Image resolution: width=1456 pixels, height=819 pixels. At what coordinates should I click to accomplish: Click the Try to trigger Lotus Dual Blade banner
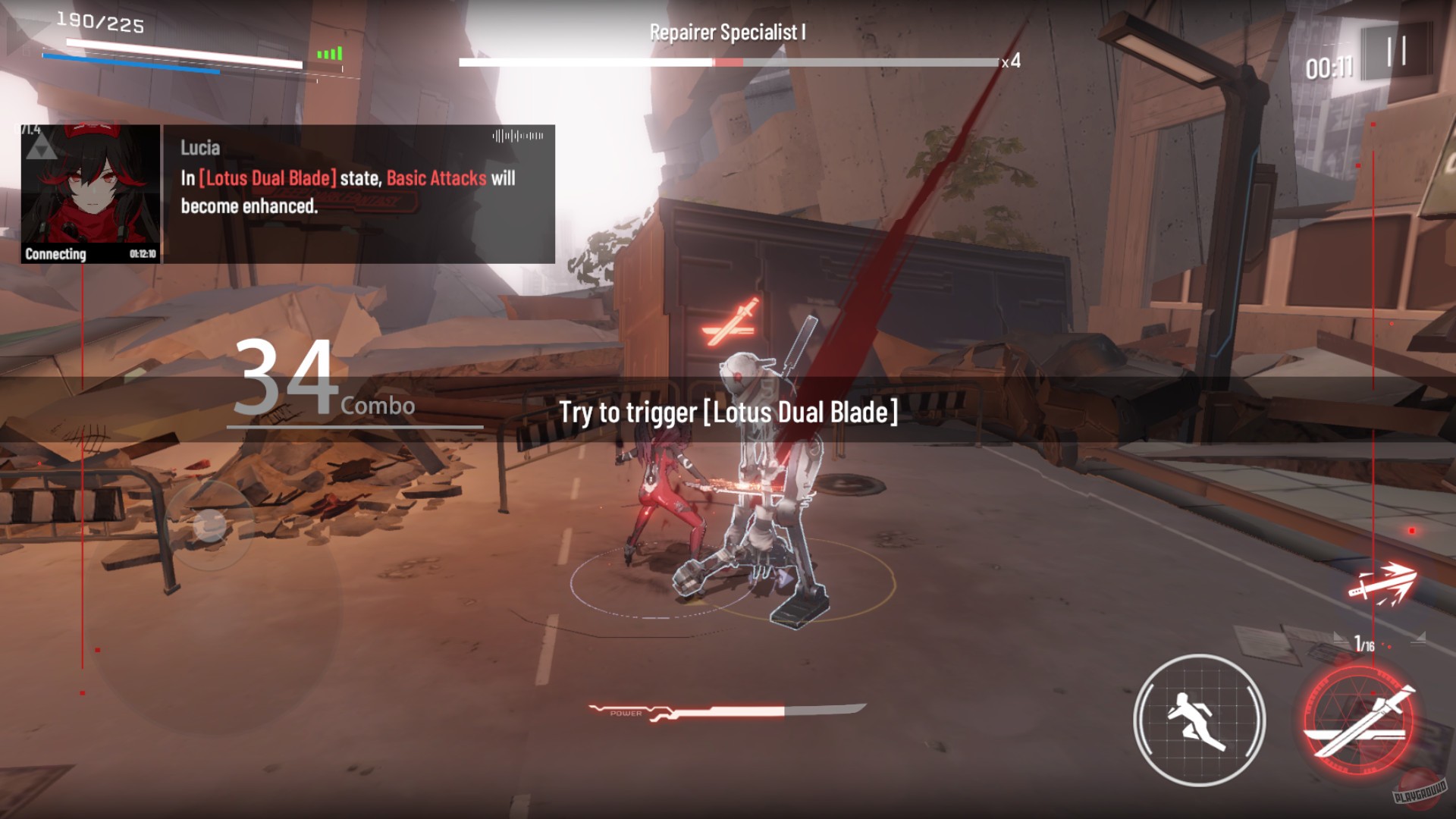[728, 415]
